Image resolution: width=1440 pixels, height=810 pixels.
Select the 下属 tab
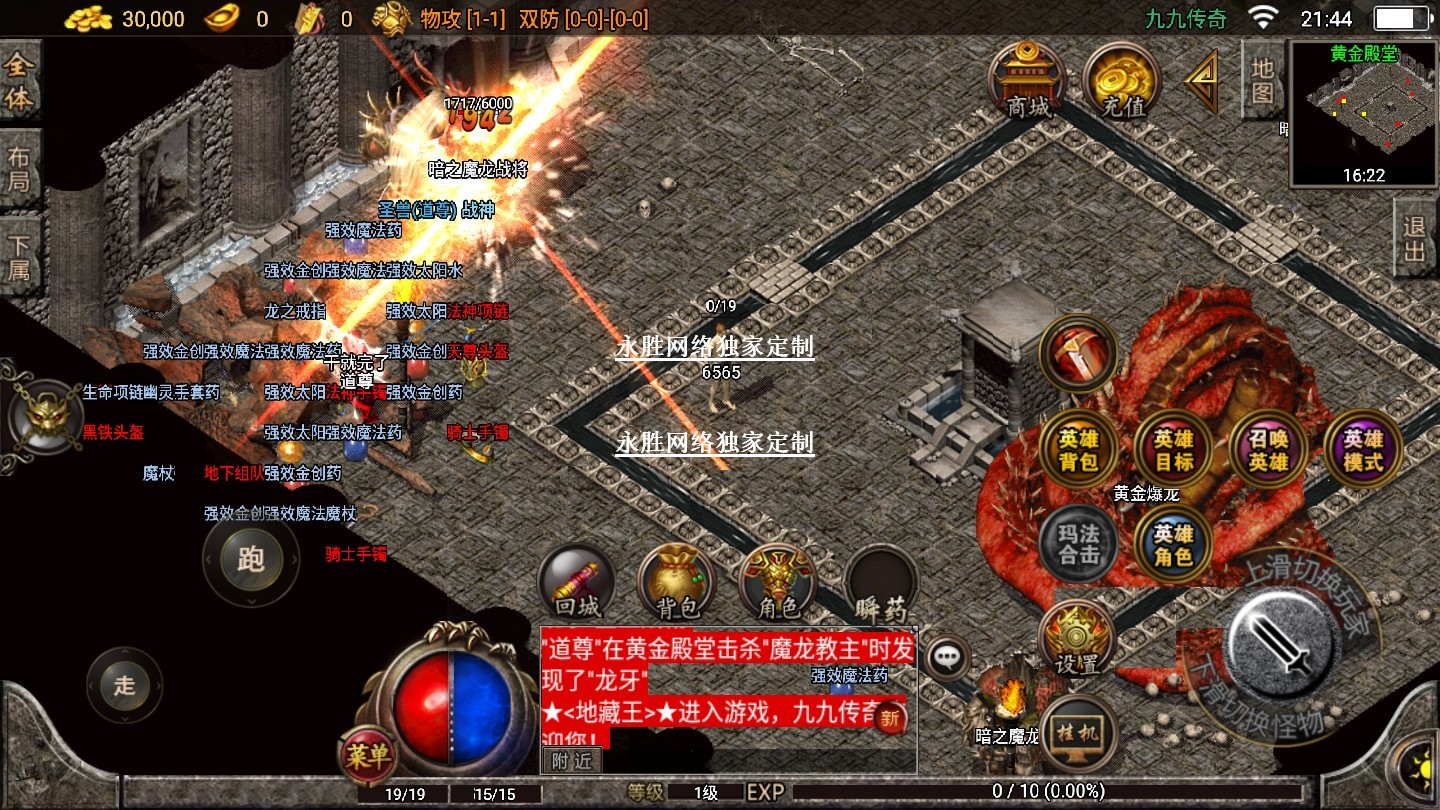[x=20, y=257]
